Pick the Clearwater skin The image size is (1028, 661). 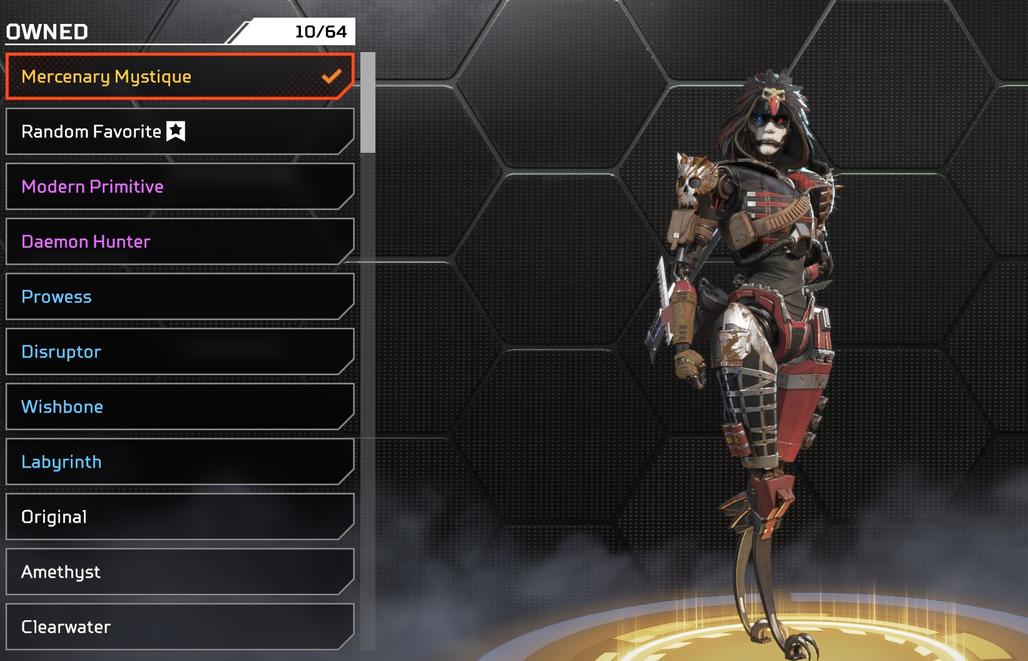coord(180,627)
